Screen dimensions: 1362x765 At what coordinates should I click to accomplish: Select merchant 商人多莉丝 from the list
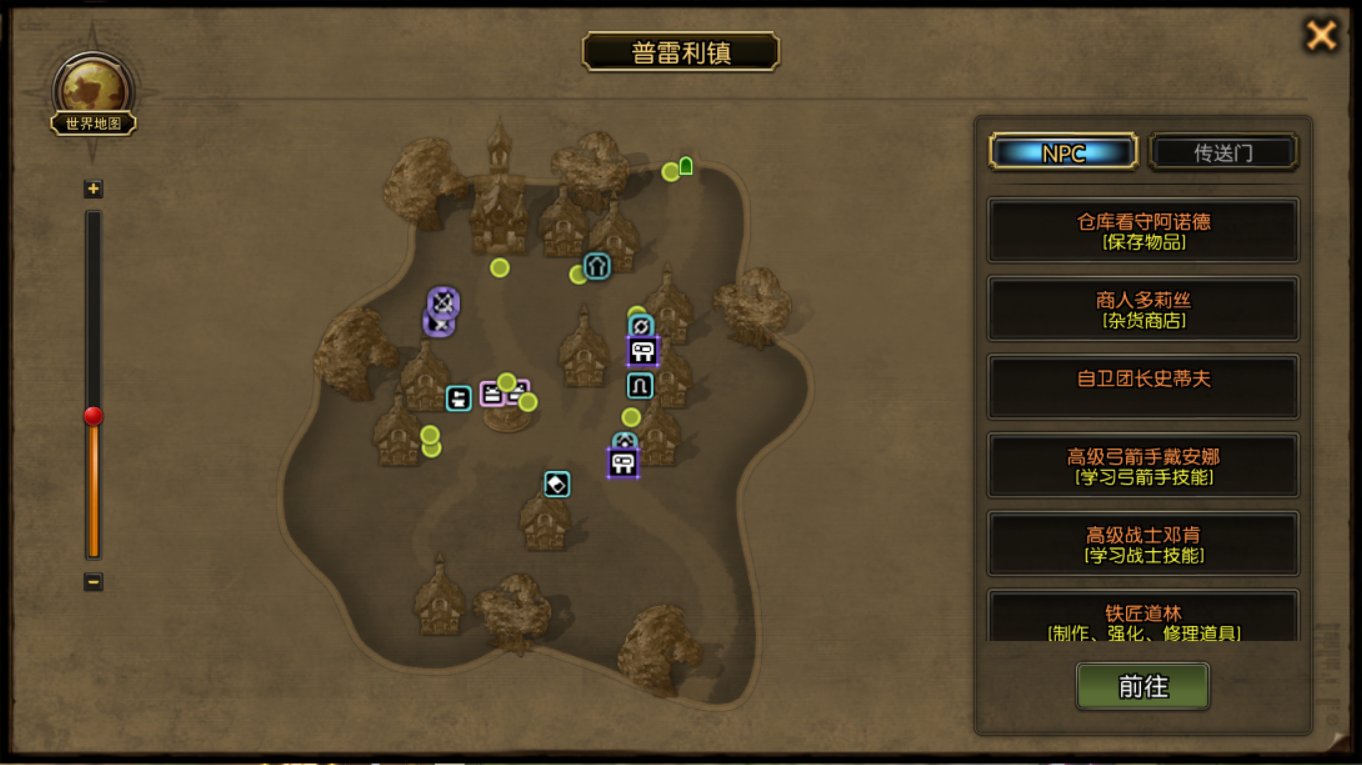(1143, 309)
